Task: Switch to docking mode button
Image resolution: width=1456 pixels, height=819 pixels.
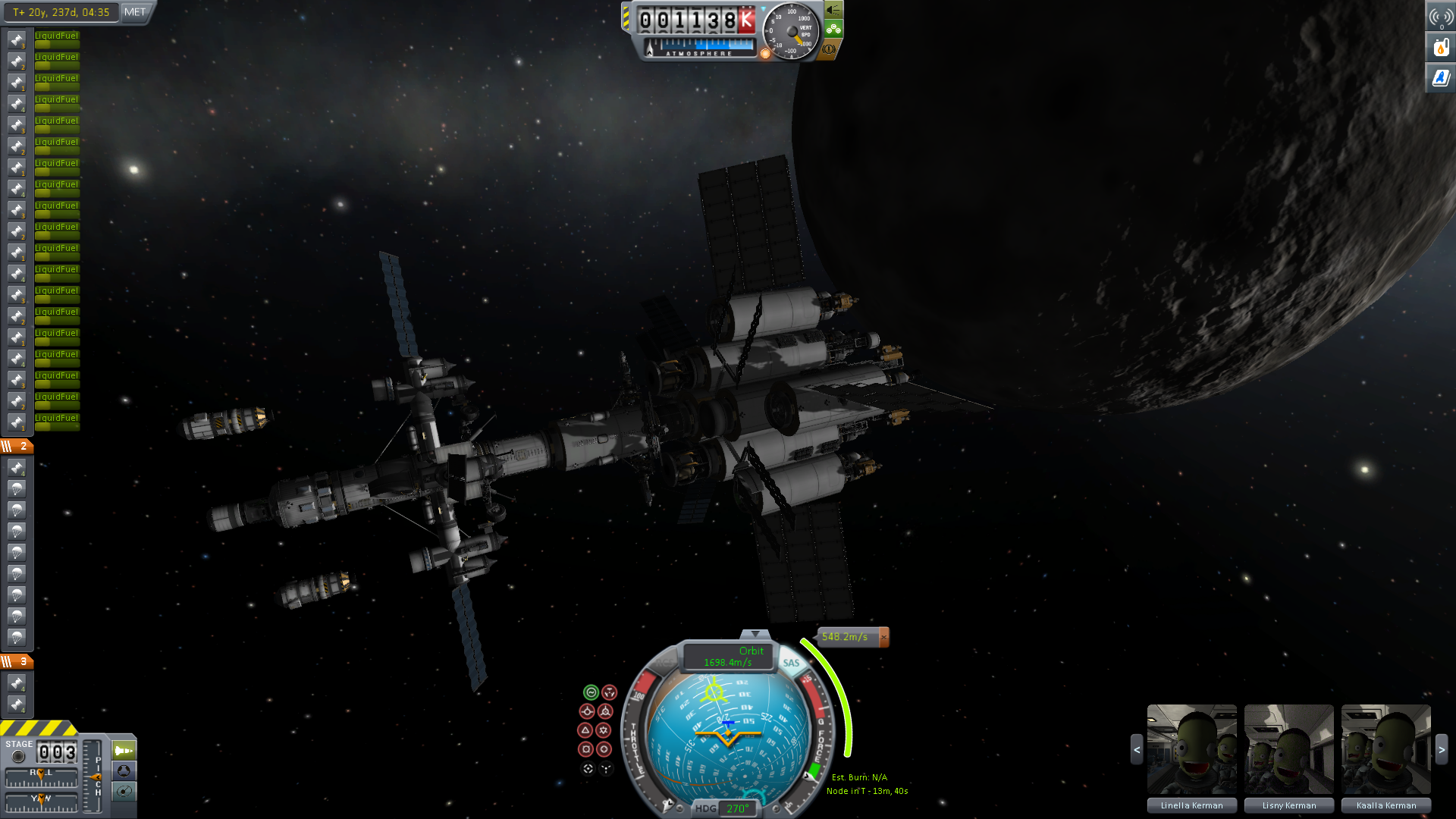Action: [124, 771]
